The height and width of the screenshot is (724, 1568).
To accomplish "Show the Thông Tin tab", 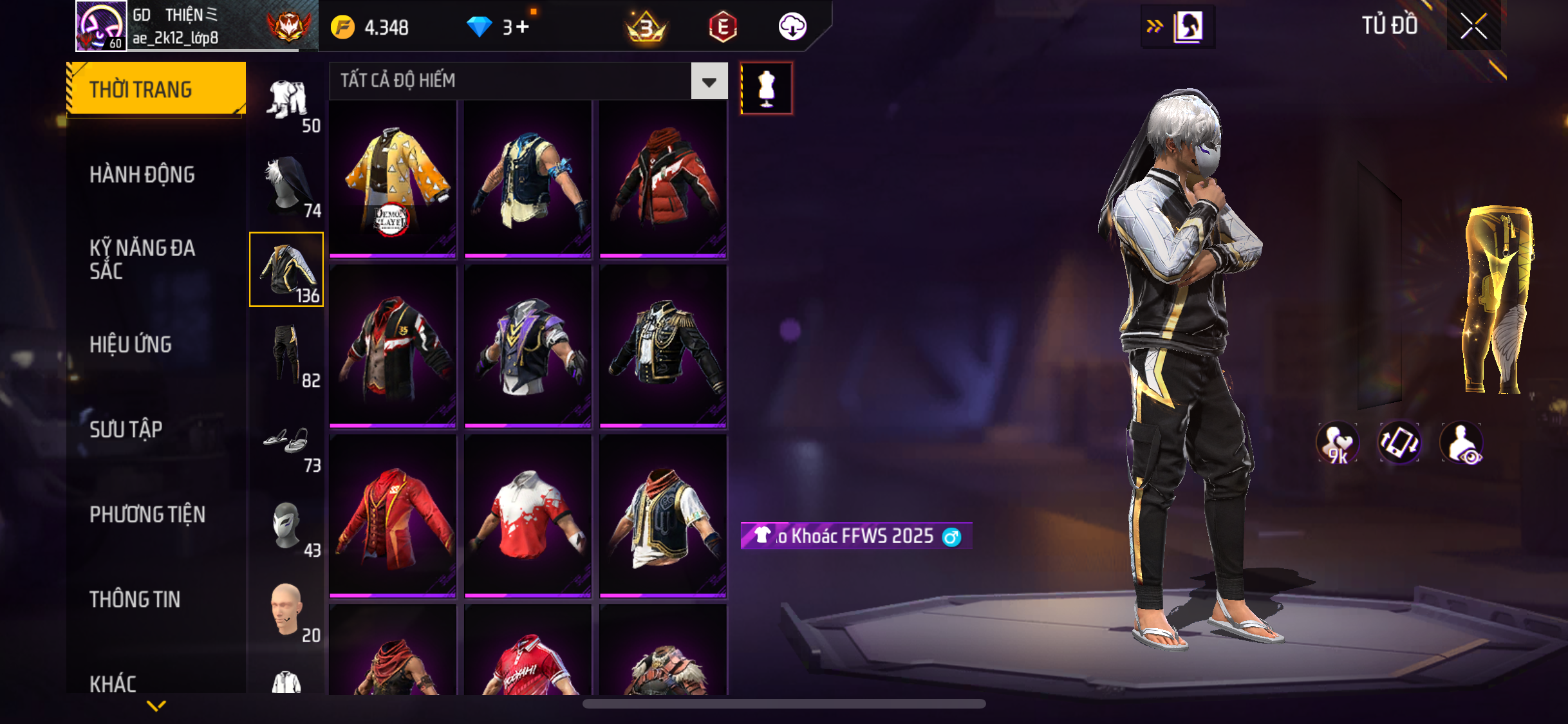I will 135,599.
